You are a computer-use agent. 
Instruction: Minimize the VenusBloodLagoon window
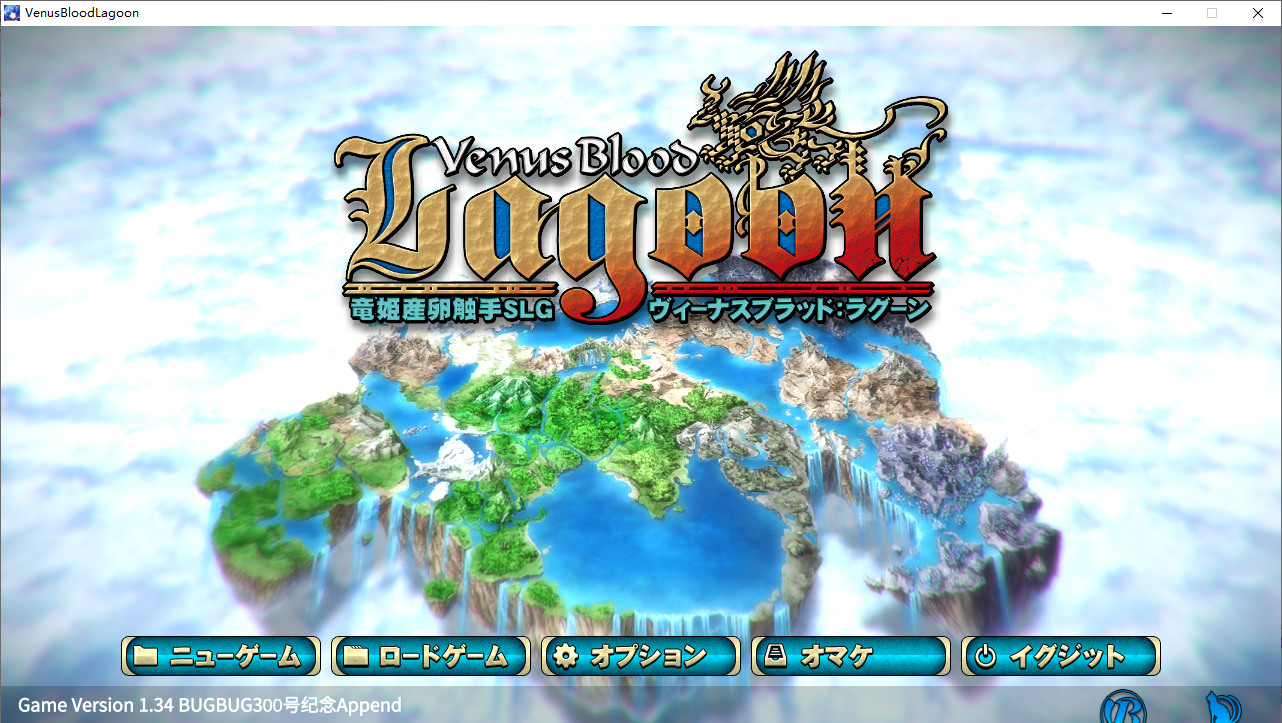(1166, 13)
